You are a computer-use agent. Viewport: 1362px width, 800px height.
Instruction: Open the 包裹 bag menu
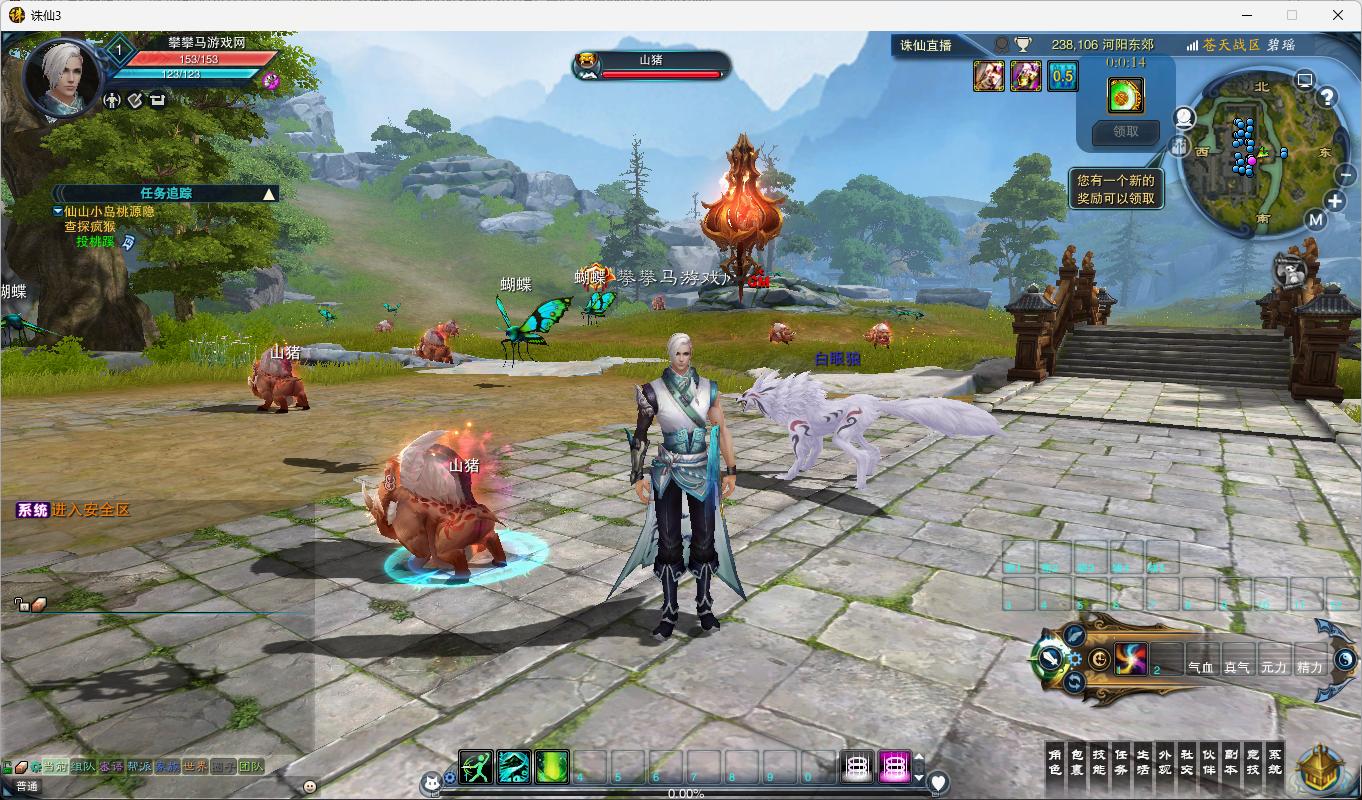click(x=1078, y=761)
